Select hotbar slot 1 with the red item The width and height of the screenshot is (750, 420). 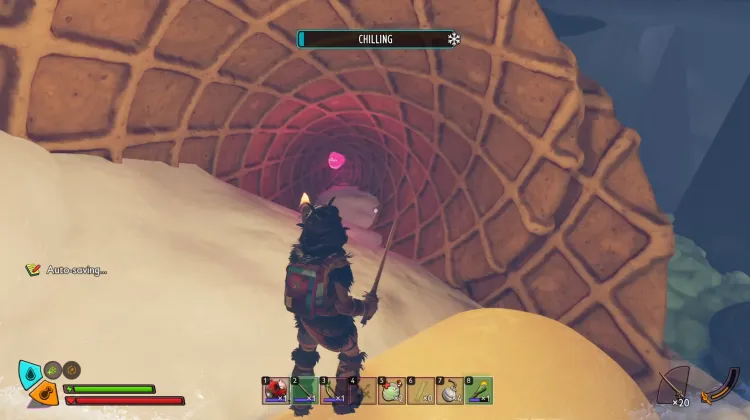click(275, 391)
